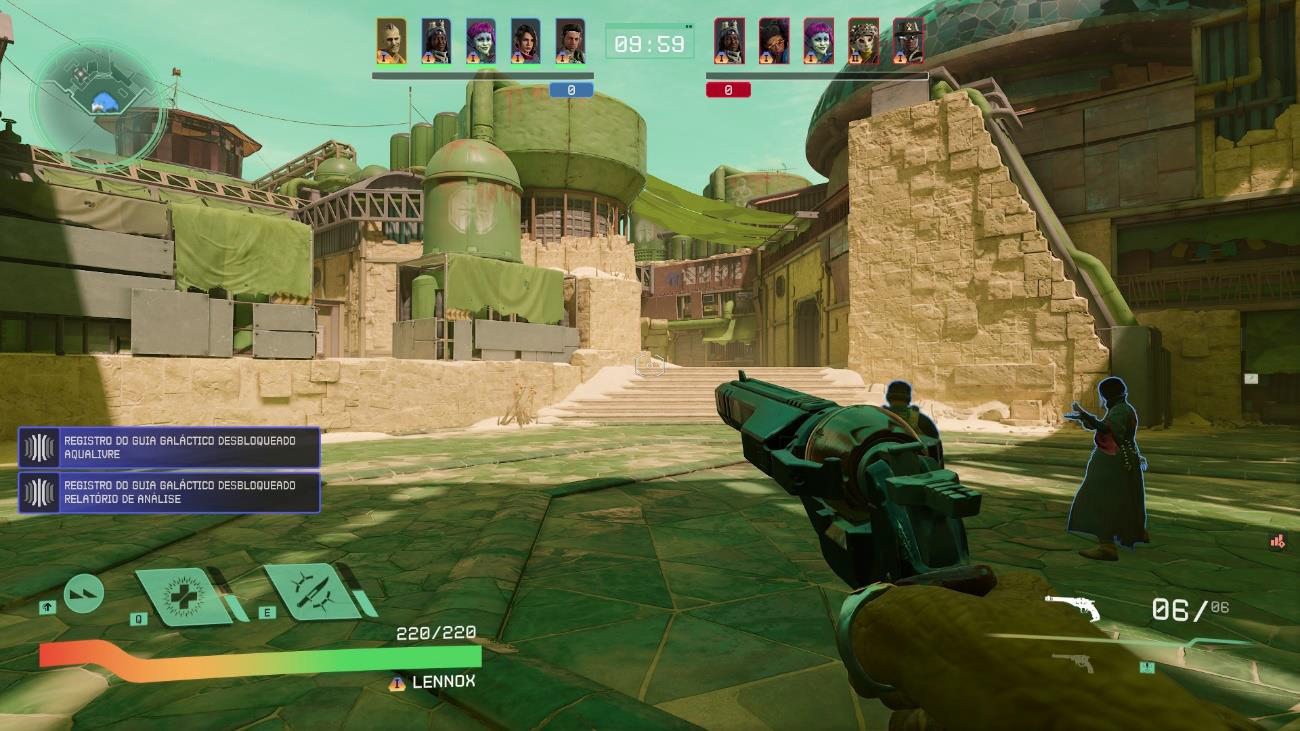The width and height of the screenshot is (1300, 731).
Task: Pick the red team's glasses-wearing character portrait
Action: point(773,42)
